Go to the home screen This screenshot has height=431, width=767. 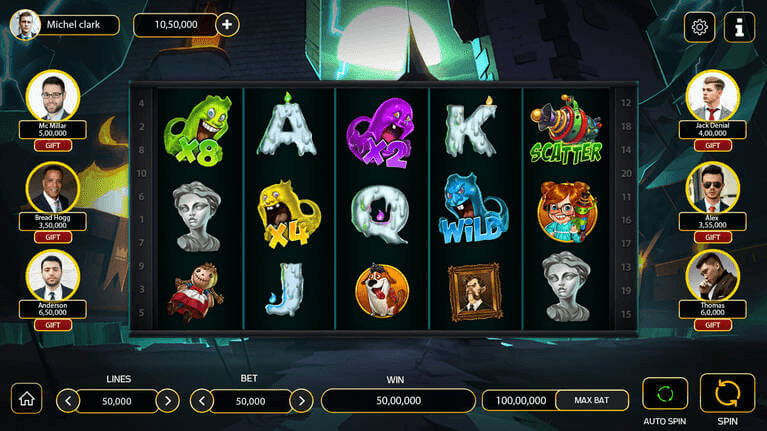(26, 398)
